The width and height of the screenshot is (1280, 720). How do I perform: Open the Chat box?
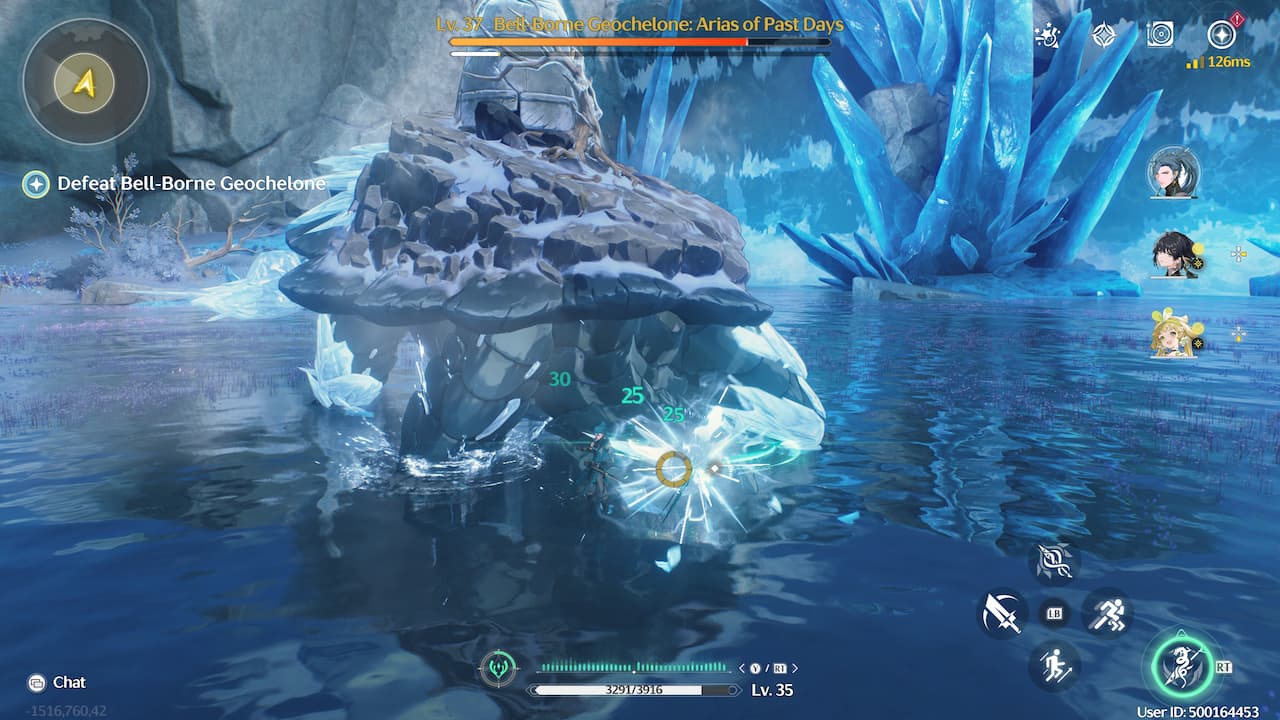coord(58,682)
